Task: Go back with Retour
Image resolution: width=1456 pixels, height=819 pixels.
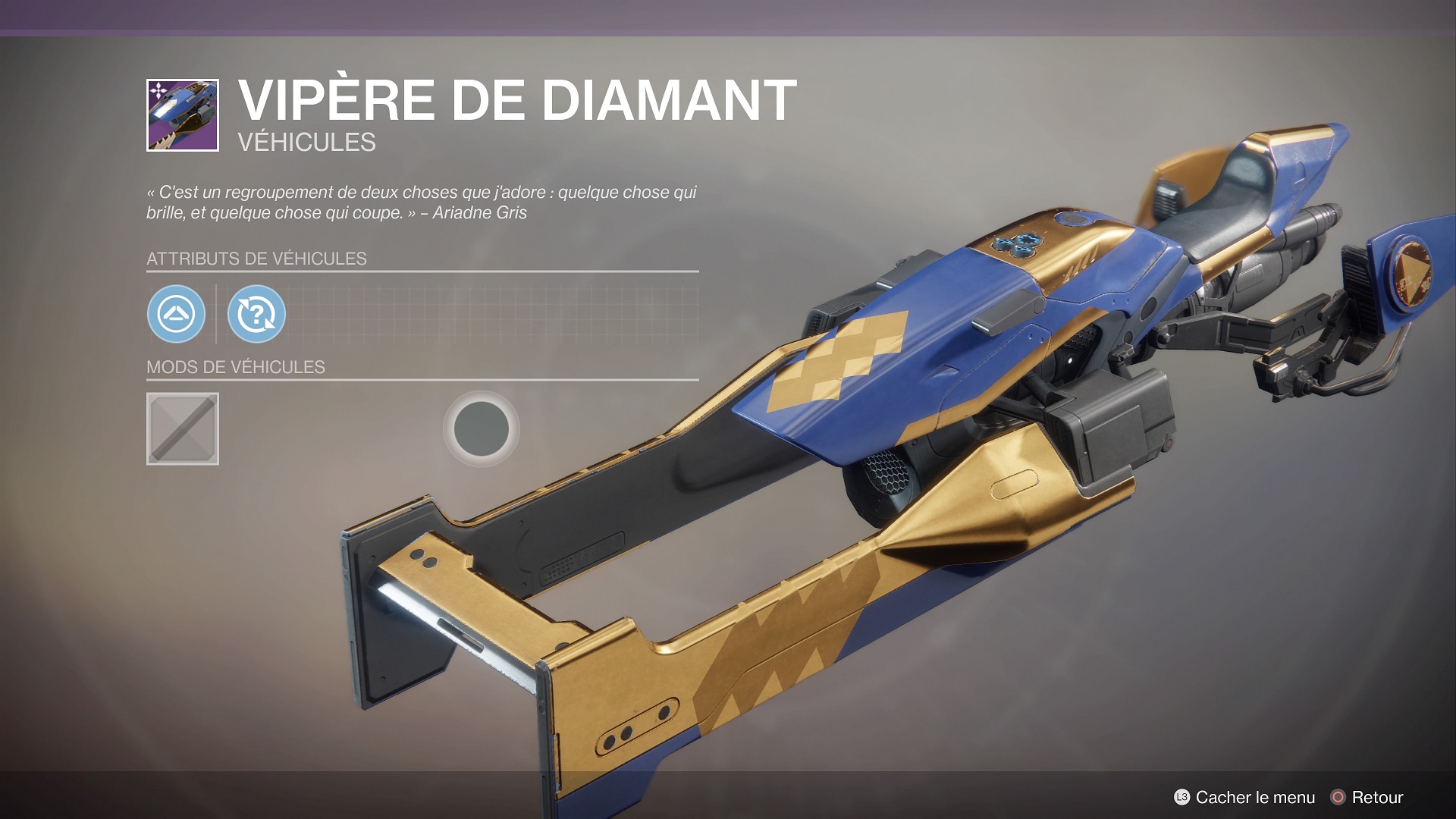Action: [1367, 797]
